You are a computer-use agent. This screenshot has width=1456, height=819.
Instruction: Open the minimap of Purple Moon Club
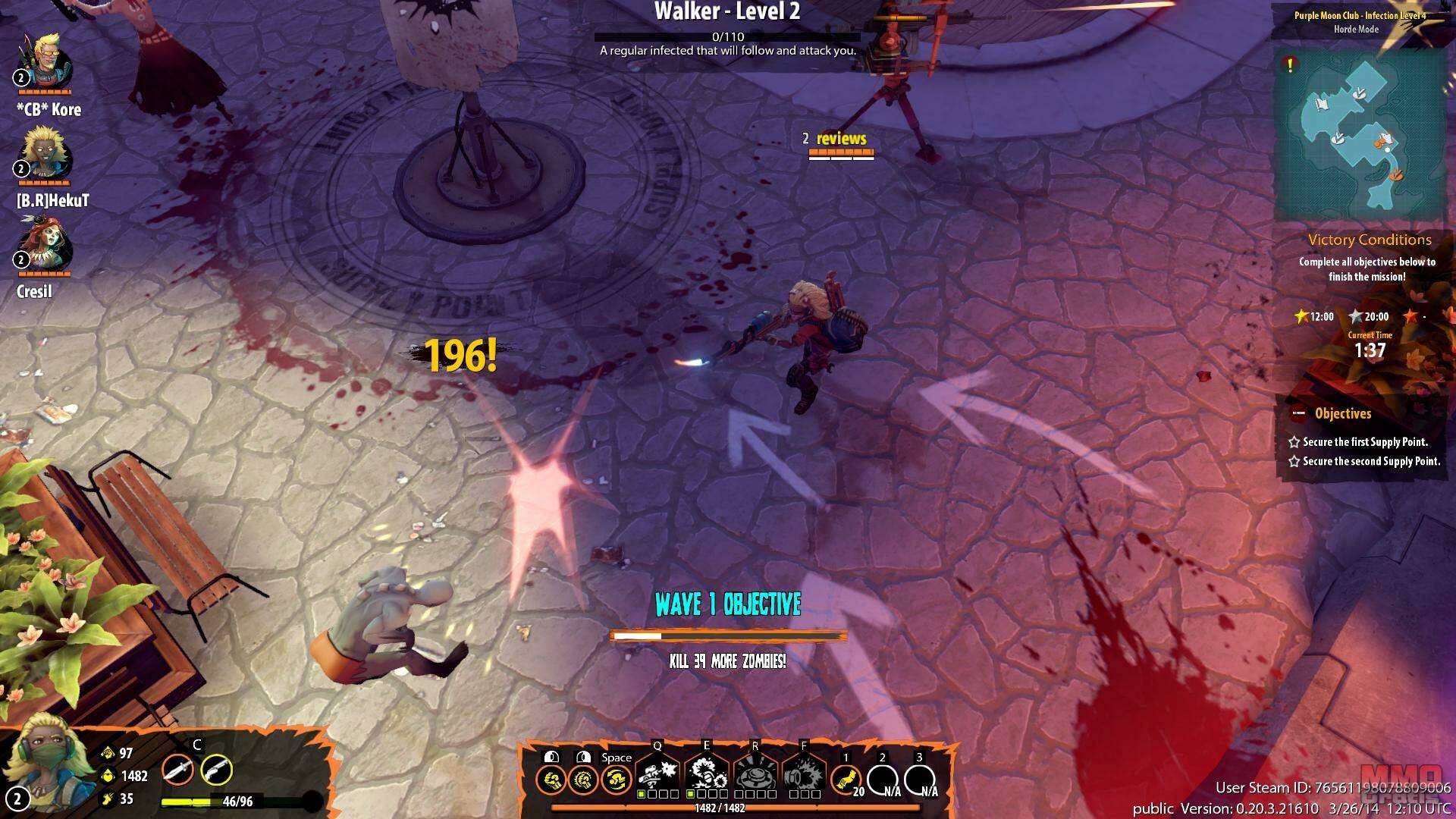click(1363, 136)
